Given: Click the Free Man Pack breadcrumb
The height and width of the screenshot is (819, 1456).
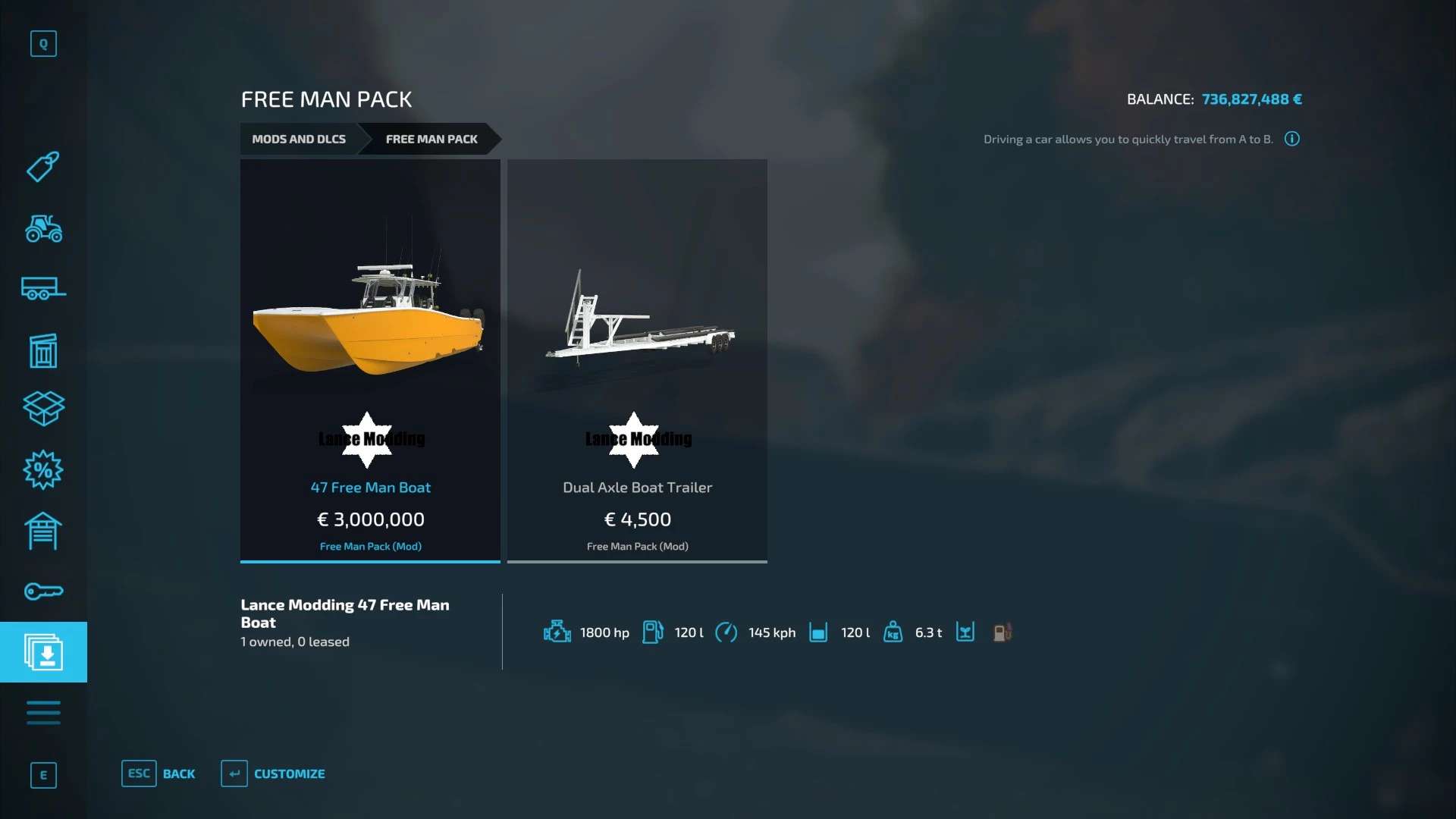Looking at the screenshot, I should (x=431, y=140).
